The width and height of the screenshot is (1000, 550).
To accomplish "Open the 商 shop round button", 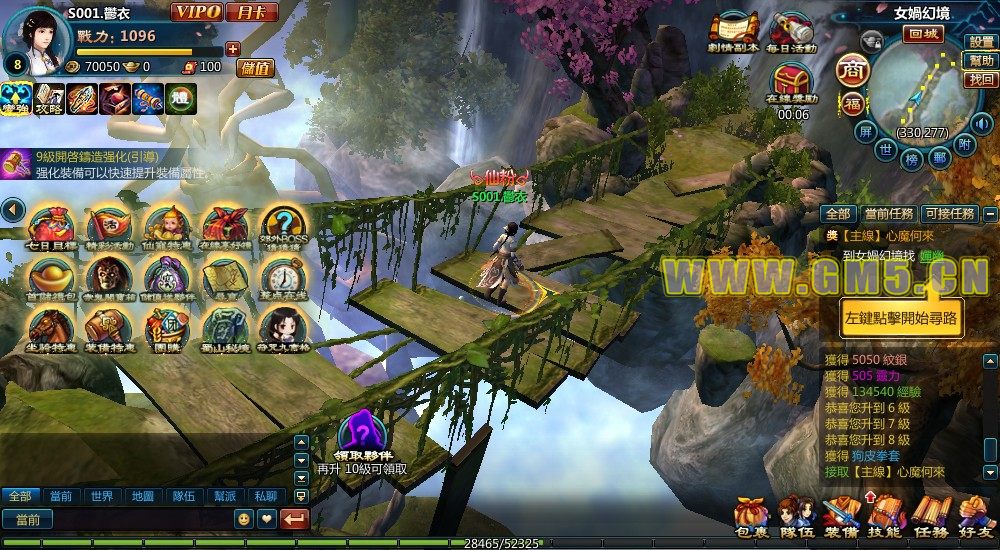I will point(852,70).
